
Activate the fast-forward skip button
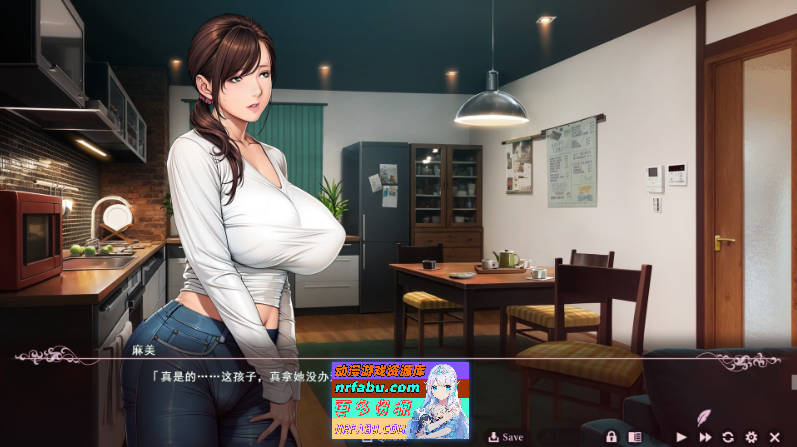pos(705,437)
